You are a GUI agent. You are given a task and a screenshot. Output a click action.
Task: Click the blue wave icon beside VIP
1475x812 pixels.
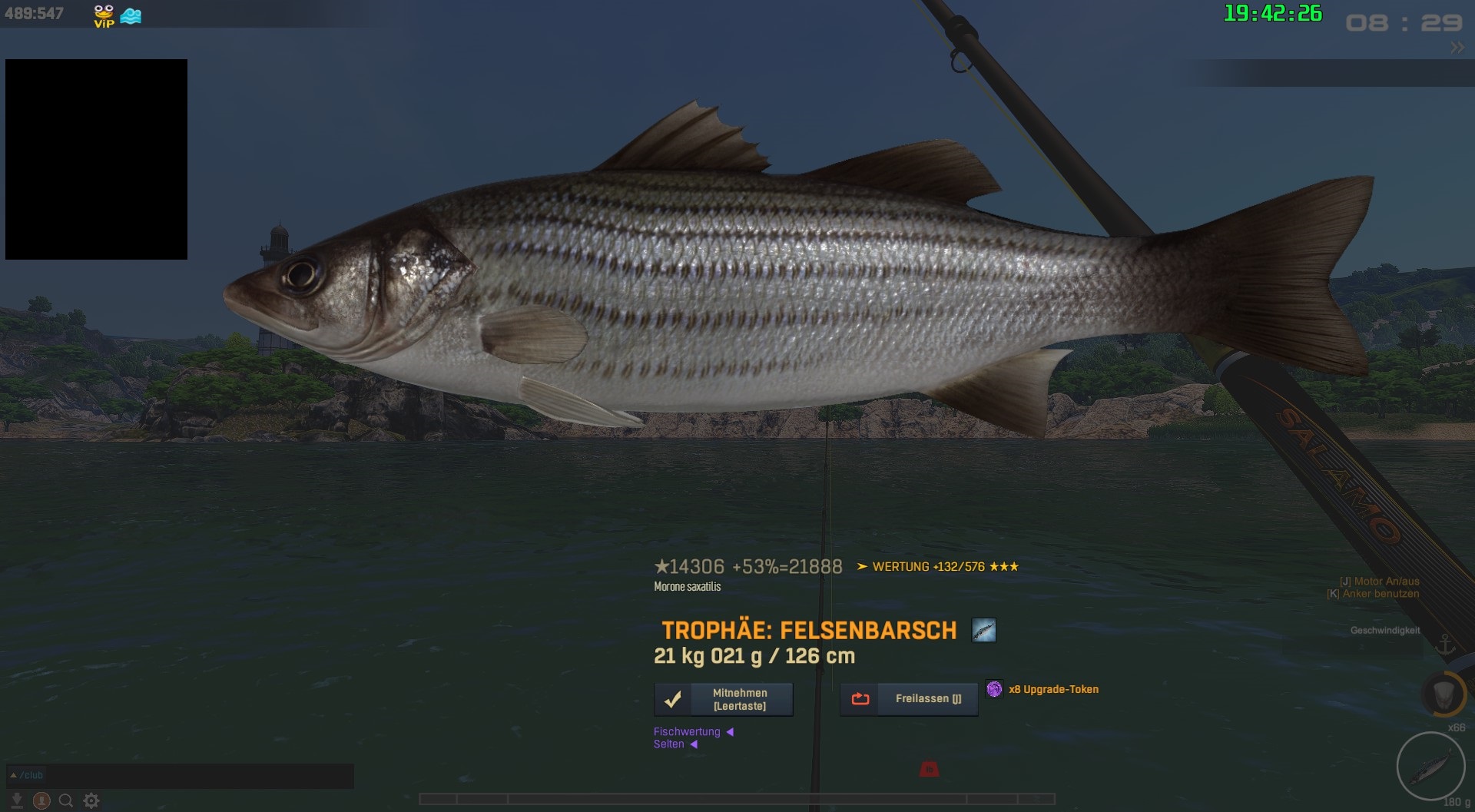(131, 15)
